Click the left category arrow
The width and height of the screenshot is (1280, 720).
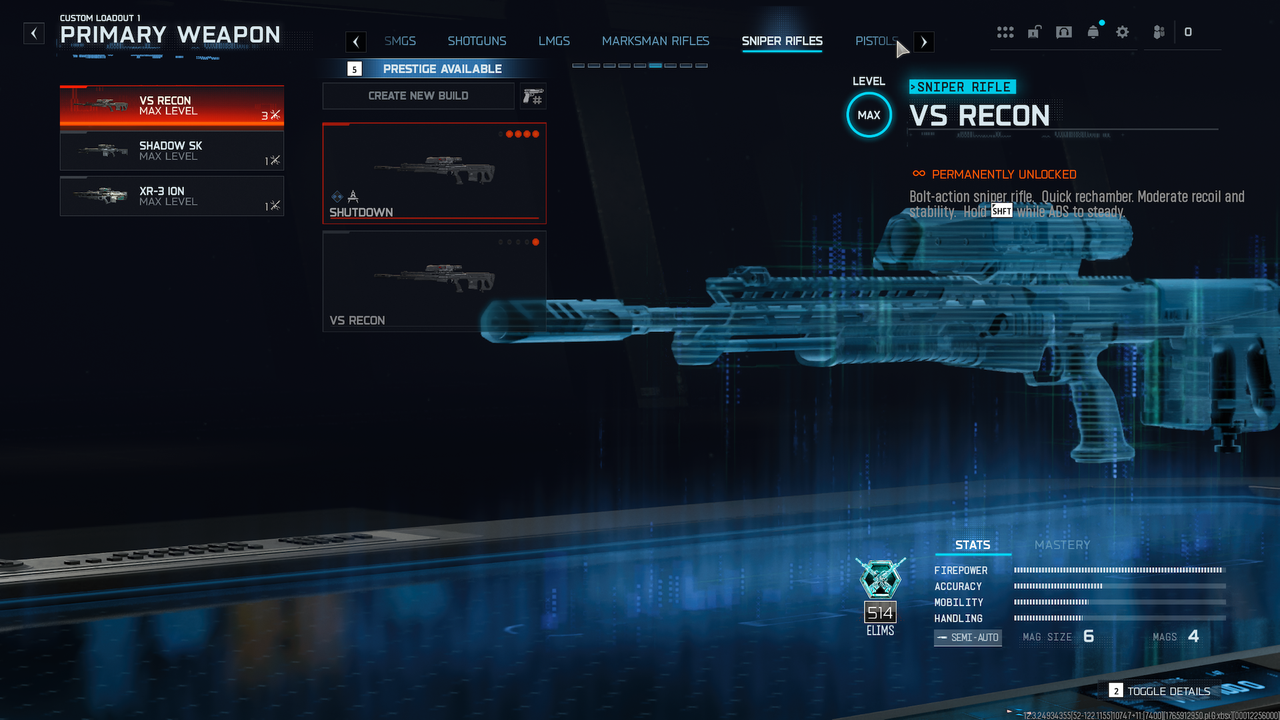tap(356, 41)
